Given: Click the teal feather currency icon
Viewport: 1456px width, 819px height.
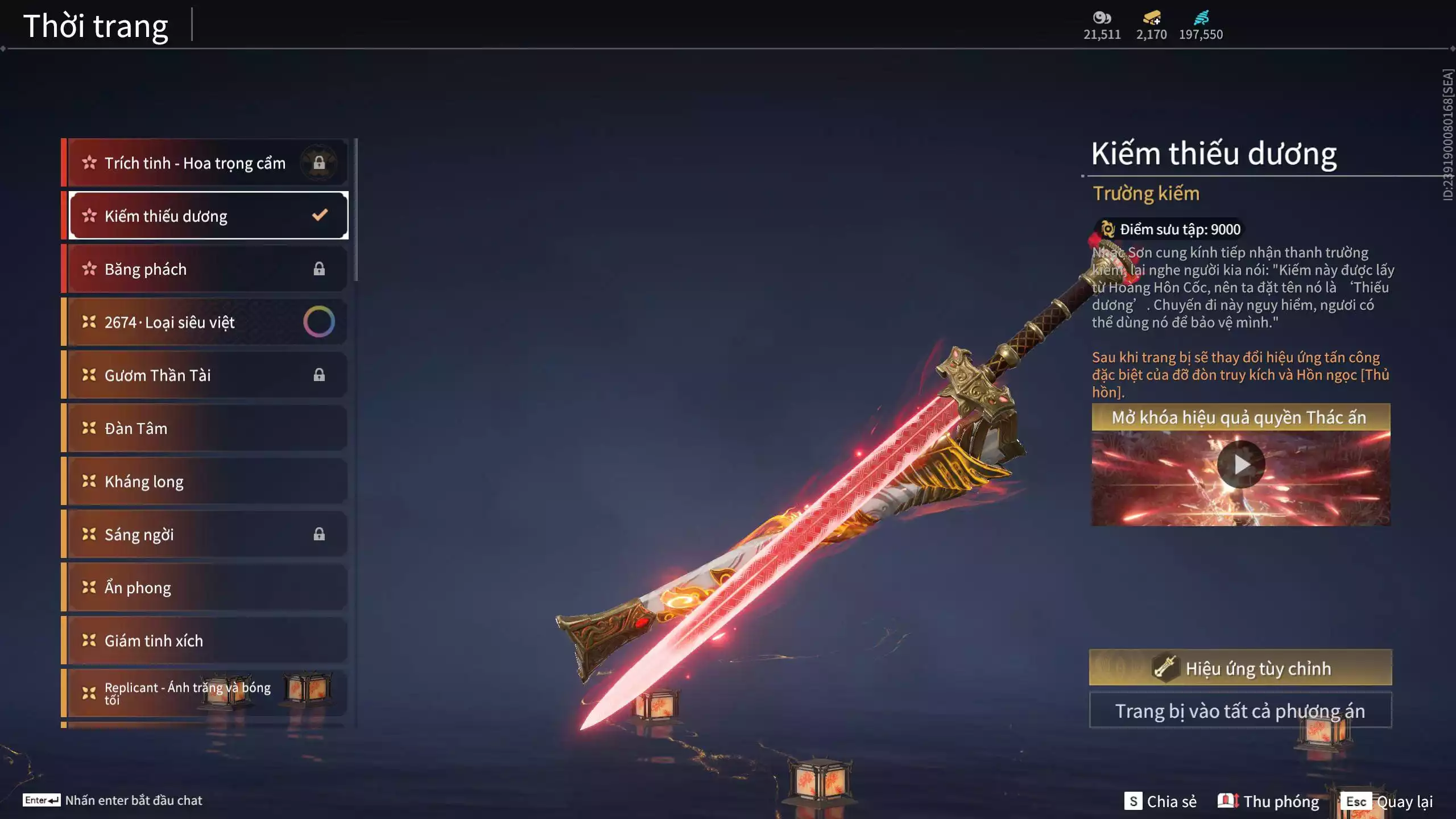Looking at the screenshot, I should [x=1201, y=18].
